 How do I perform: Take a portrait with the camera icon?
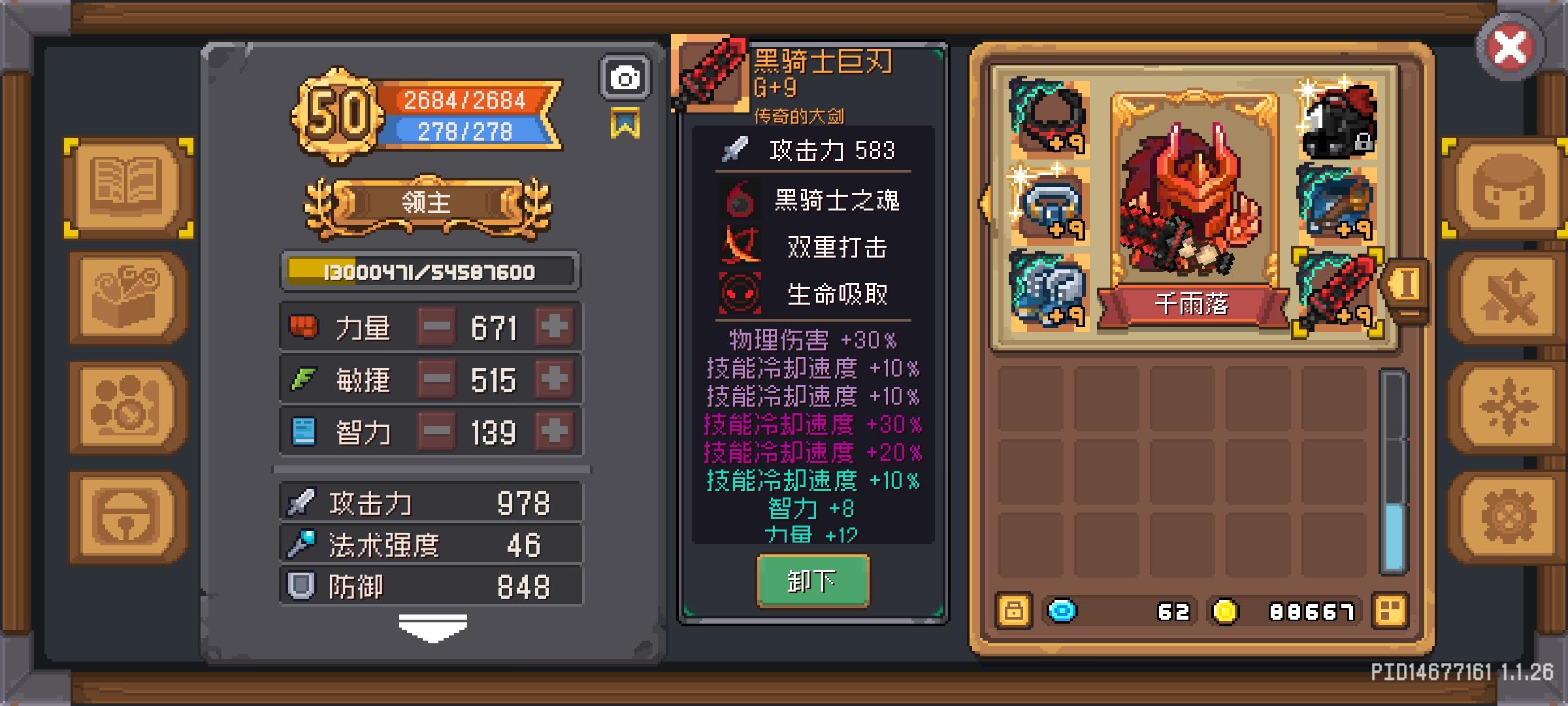625,76
